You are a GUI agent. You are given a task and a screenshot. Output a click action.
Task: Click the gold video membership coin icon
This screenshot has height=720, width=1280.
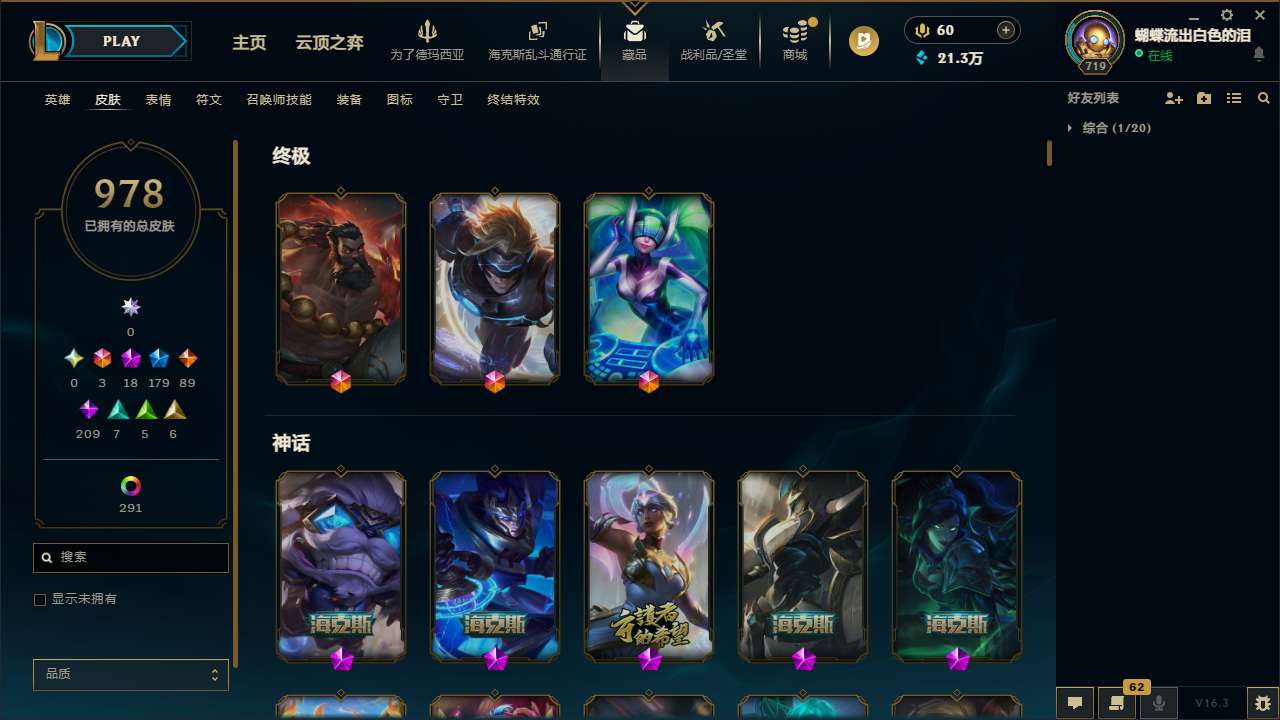(863, 41)
